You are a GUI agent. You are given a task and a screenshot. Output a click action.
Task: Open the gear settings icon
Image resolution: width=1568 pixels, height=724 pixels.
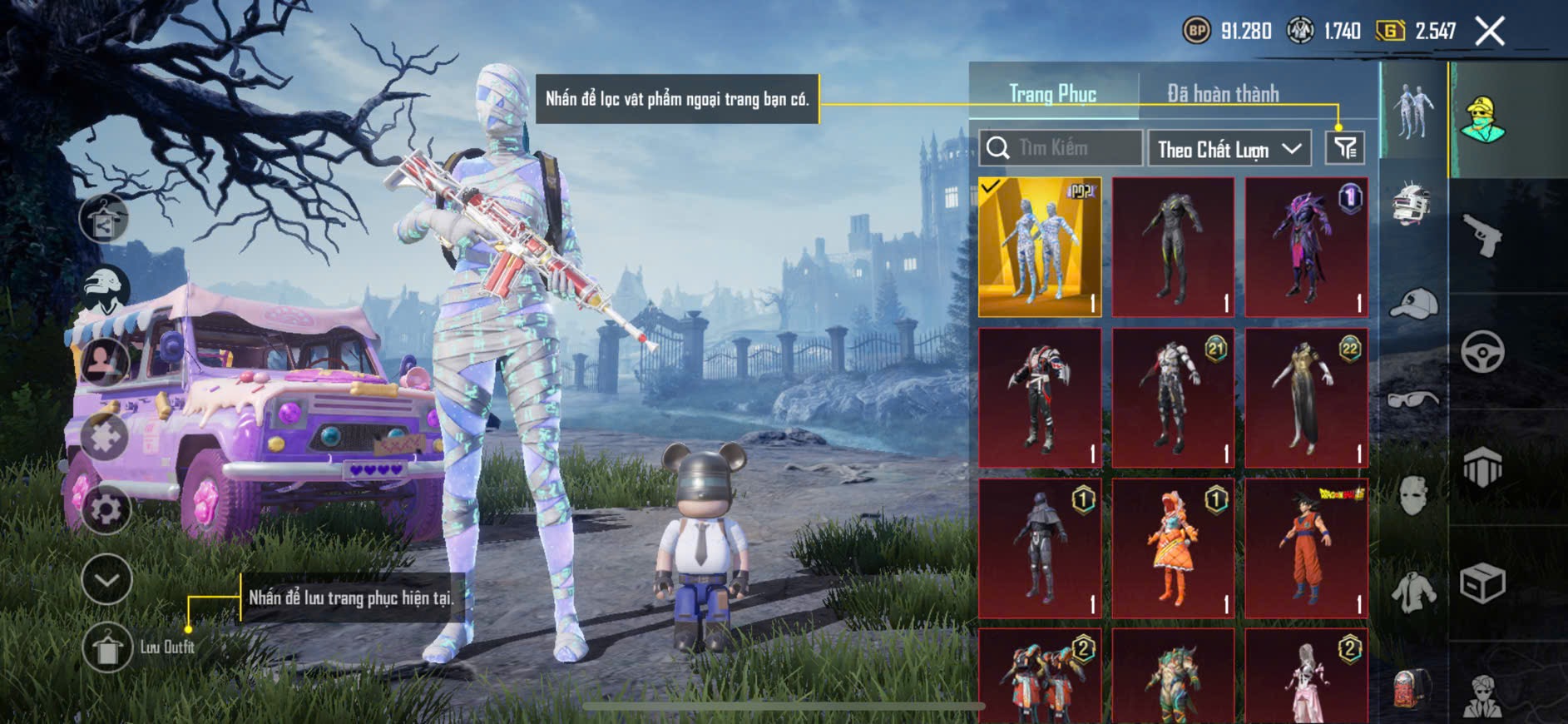[106, 509]
